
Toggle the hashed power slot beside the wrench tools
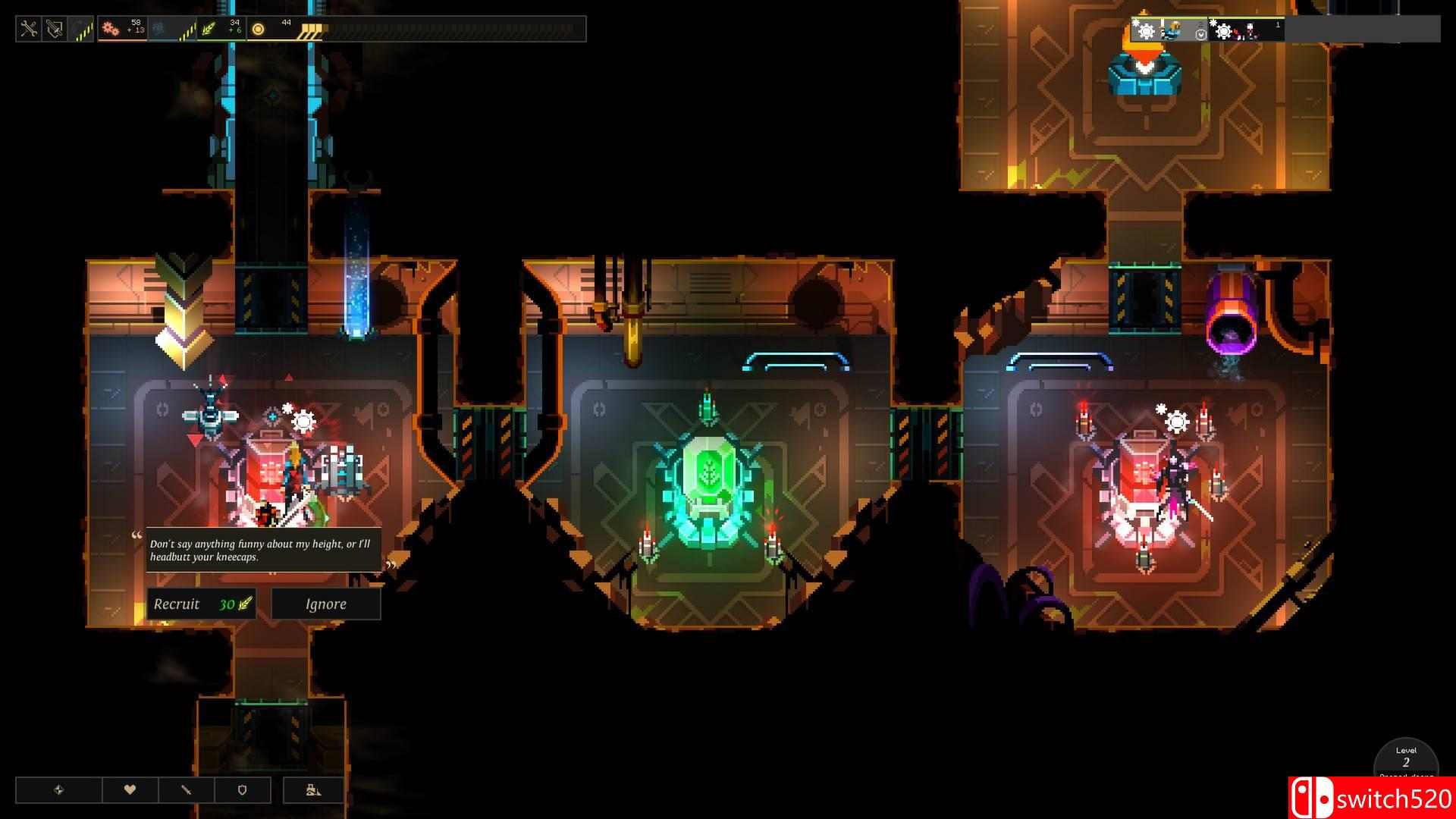pyautogui.click(x=83, y=30)
